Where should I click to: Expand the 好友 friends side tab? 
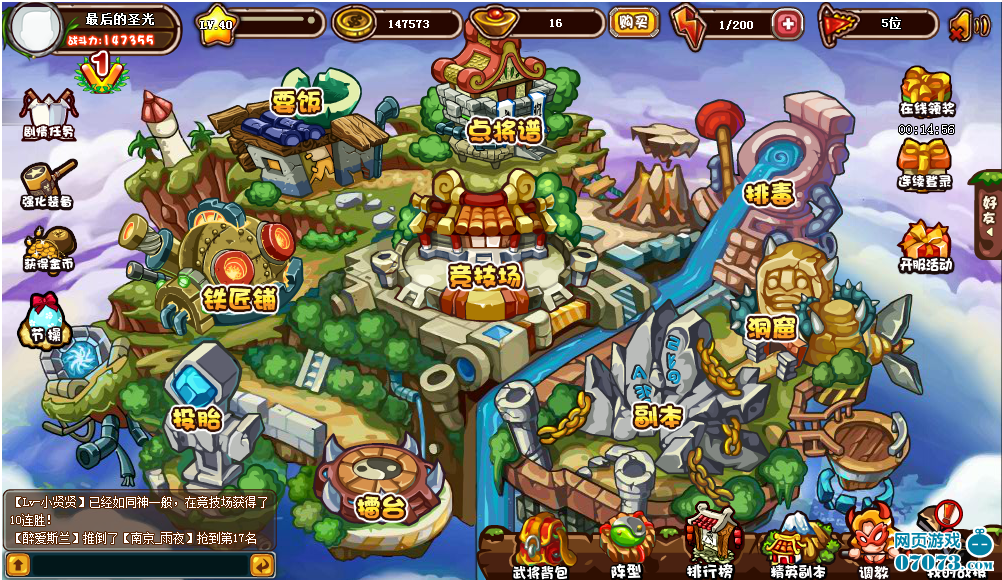(989, 216)
